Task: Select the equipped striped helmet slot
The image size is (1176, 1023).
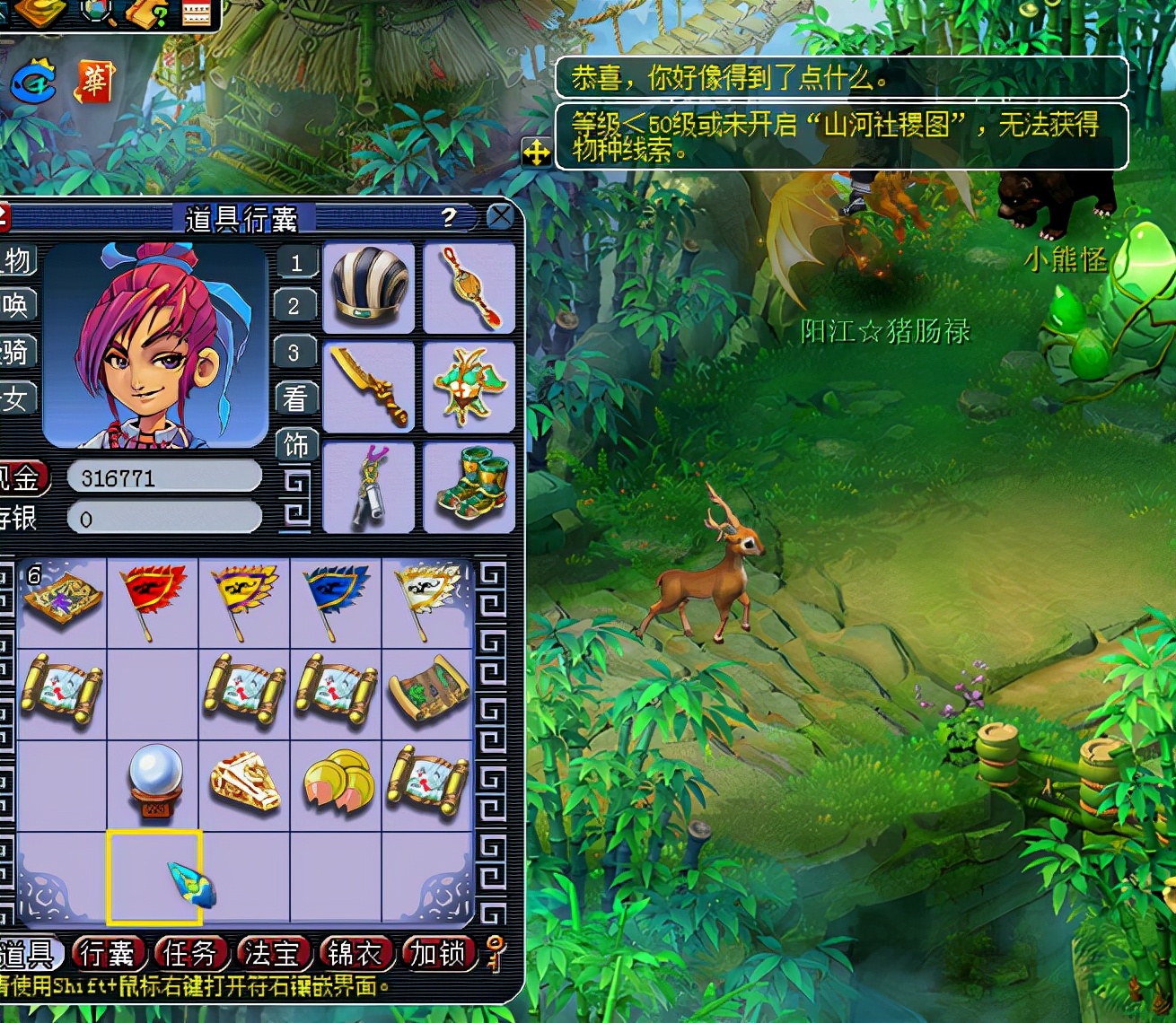Action: (369, 288)
